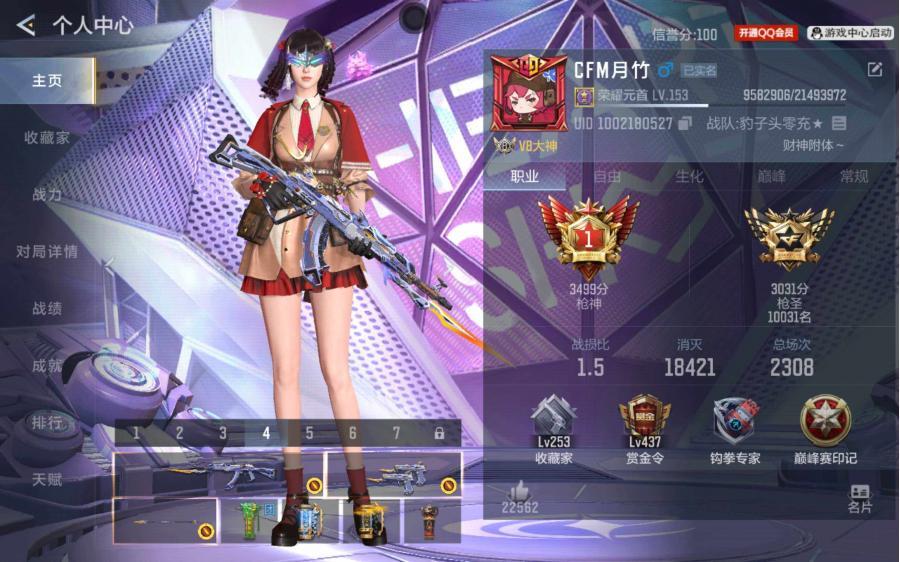900x562 pixels.
Task: Choose the 自由 stats tab
Action: 607,177
